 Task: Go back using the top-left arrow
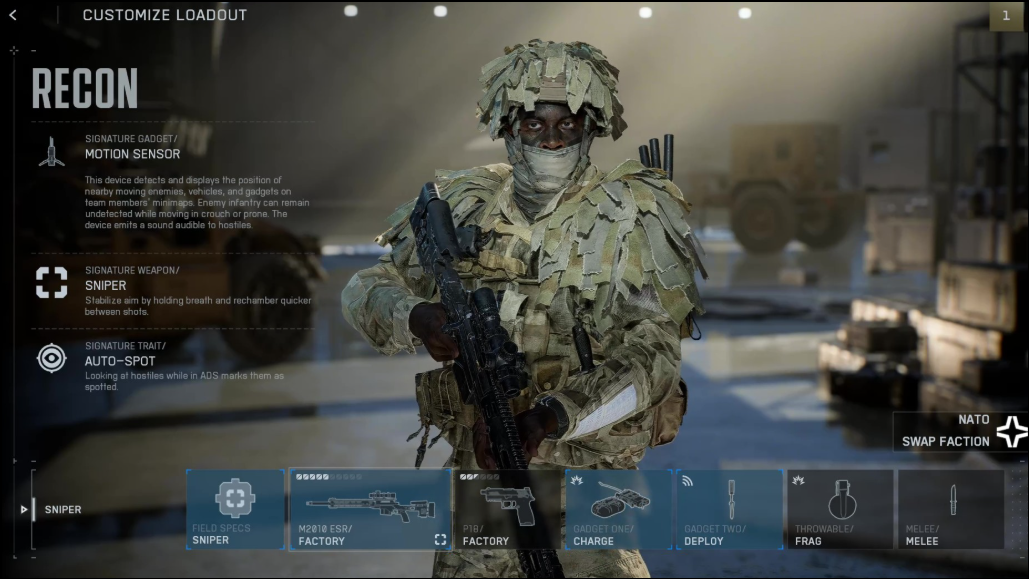[x=12, y=15]
